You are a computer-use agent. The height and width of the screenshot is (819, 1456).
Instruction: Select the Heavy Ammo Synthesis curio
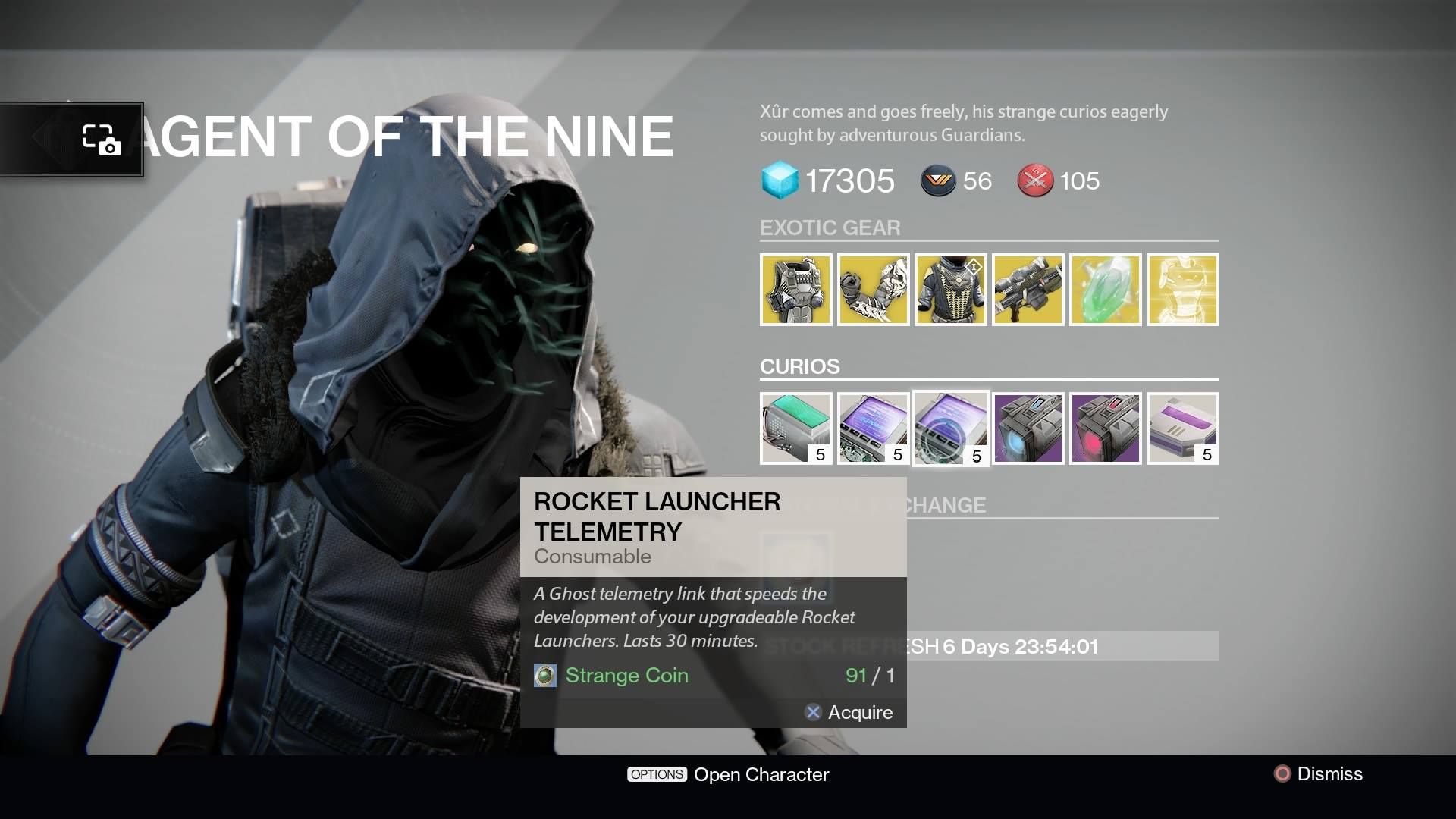796,428
